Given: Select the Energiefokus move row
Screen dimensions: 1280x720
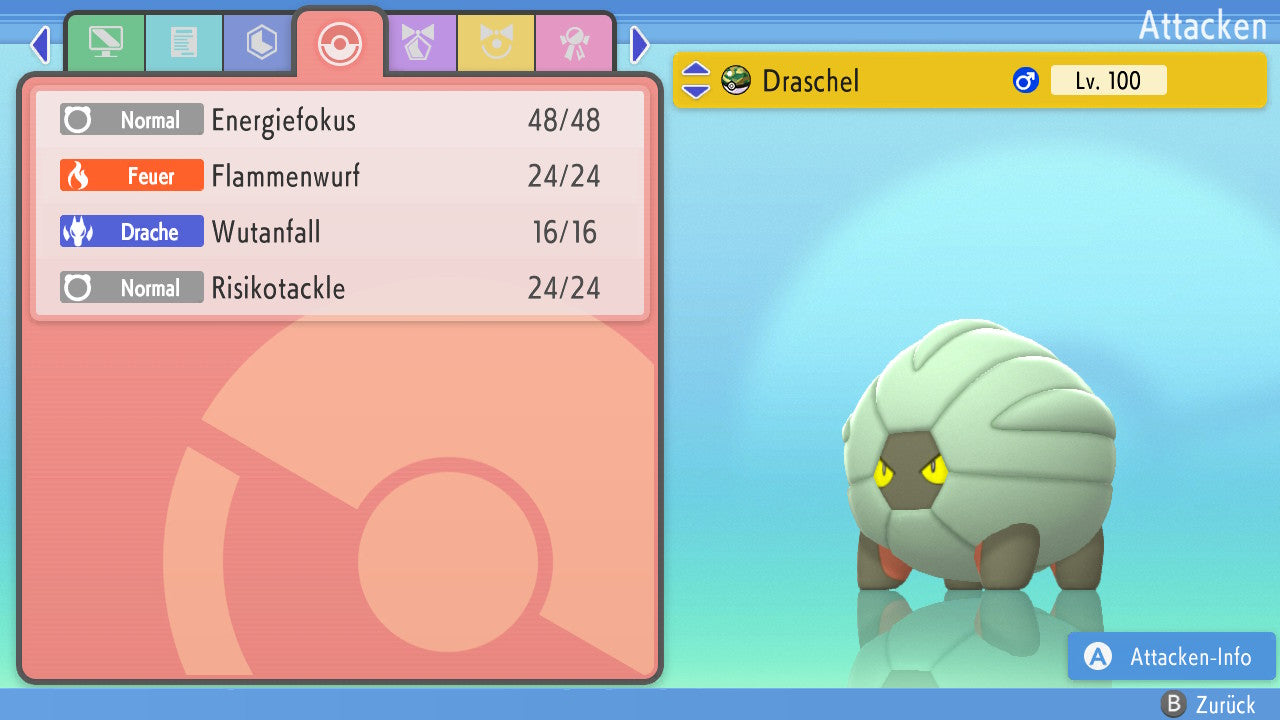Looking at the screenshot, I should click(340, 121).
